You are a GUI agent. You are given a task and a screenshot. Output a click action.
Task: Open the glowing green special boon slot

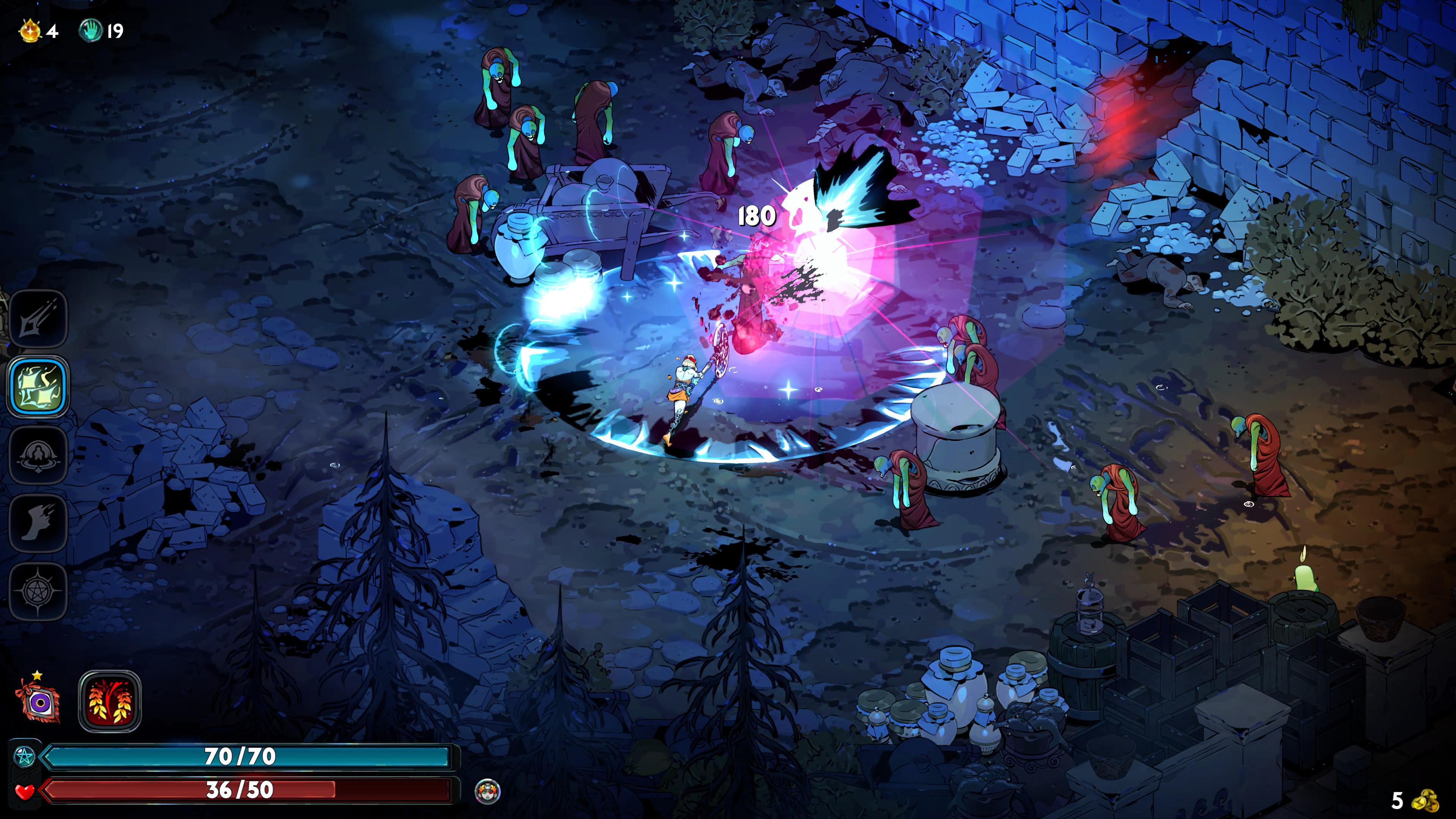(38, 387)
